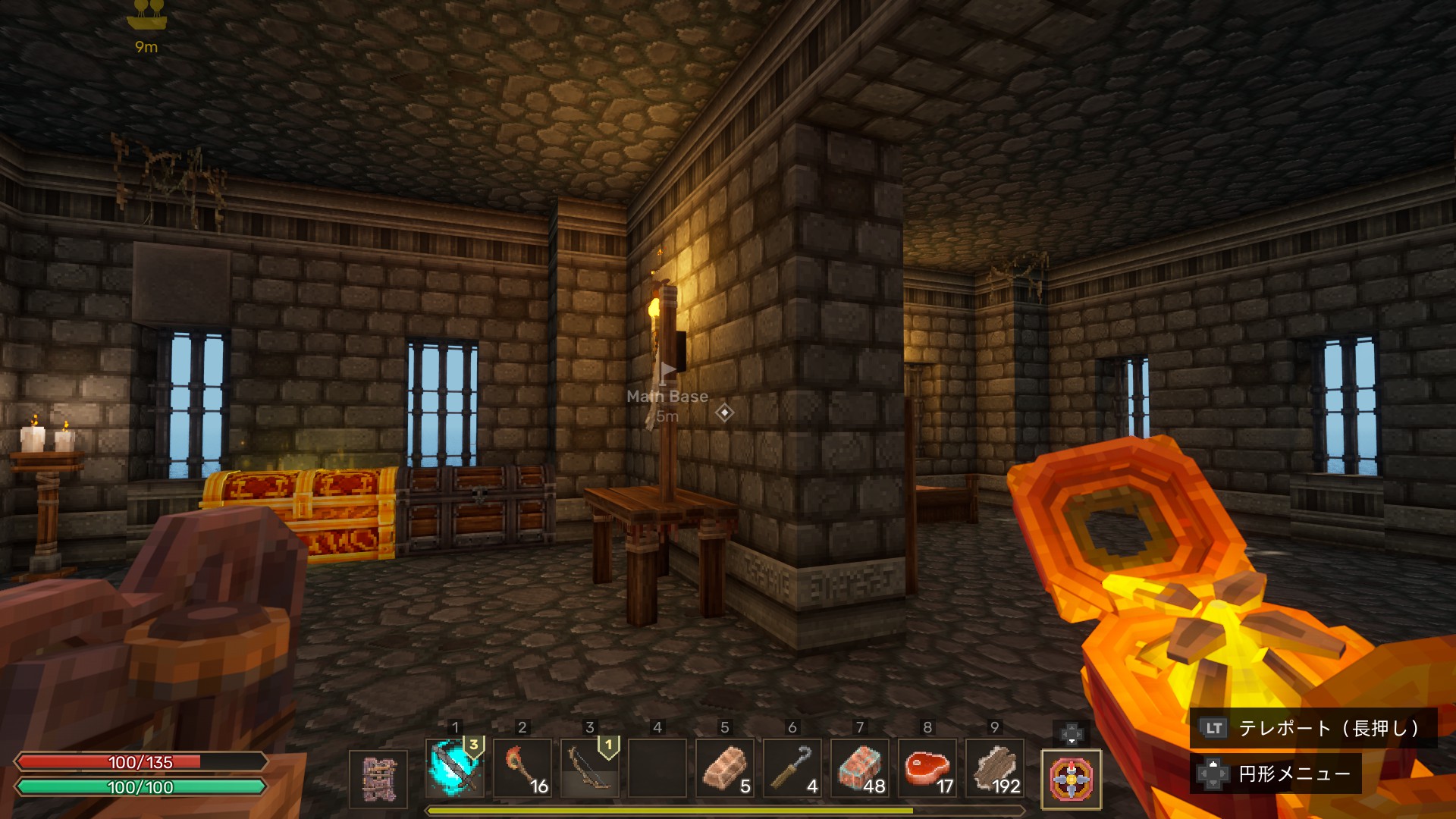Select the copper ingot slot

point(725,768)
